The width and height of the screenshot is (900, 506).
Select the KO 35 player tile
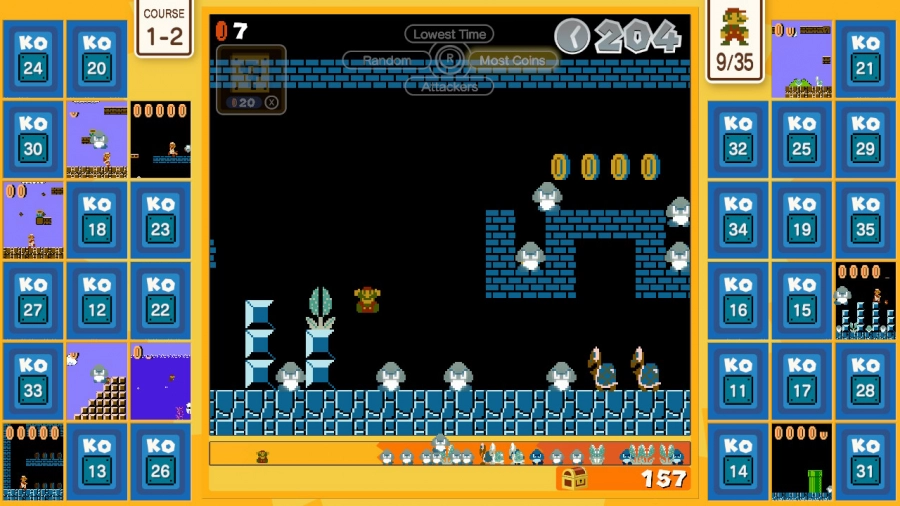866,220
